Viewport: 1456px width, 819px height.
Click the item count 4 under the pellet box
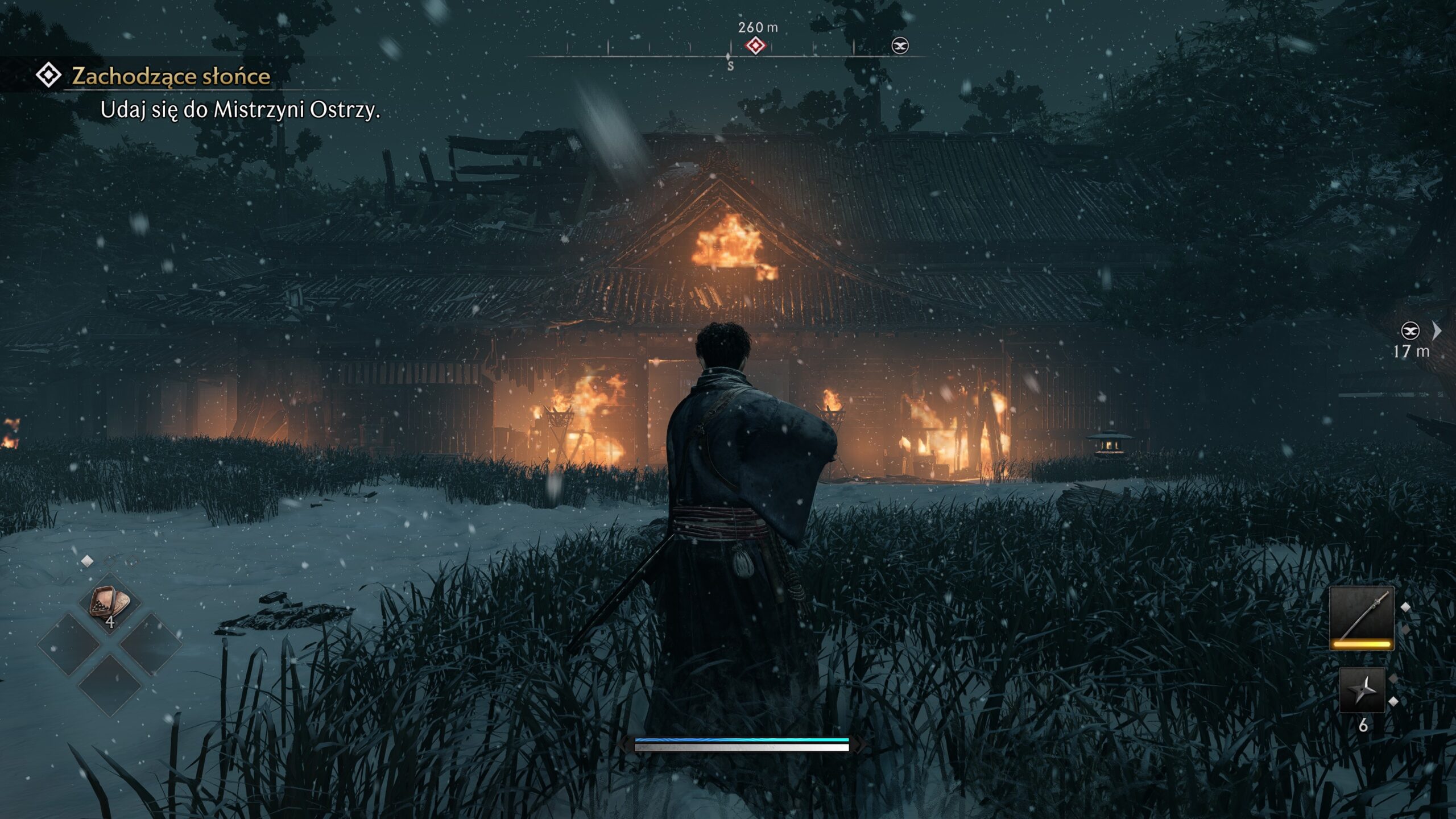(110, 623)
